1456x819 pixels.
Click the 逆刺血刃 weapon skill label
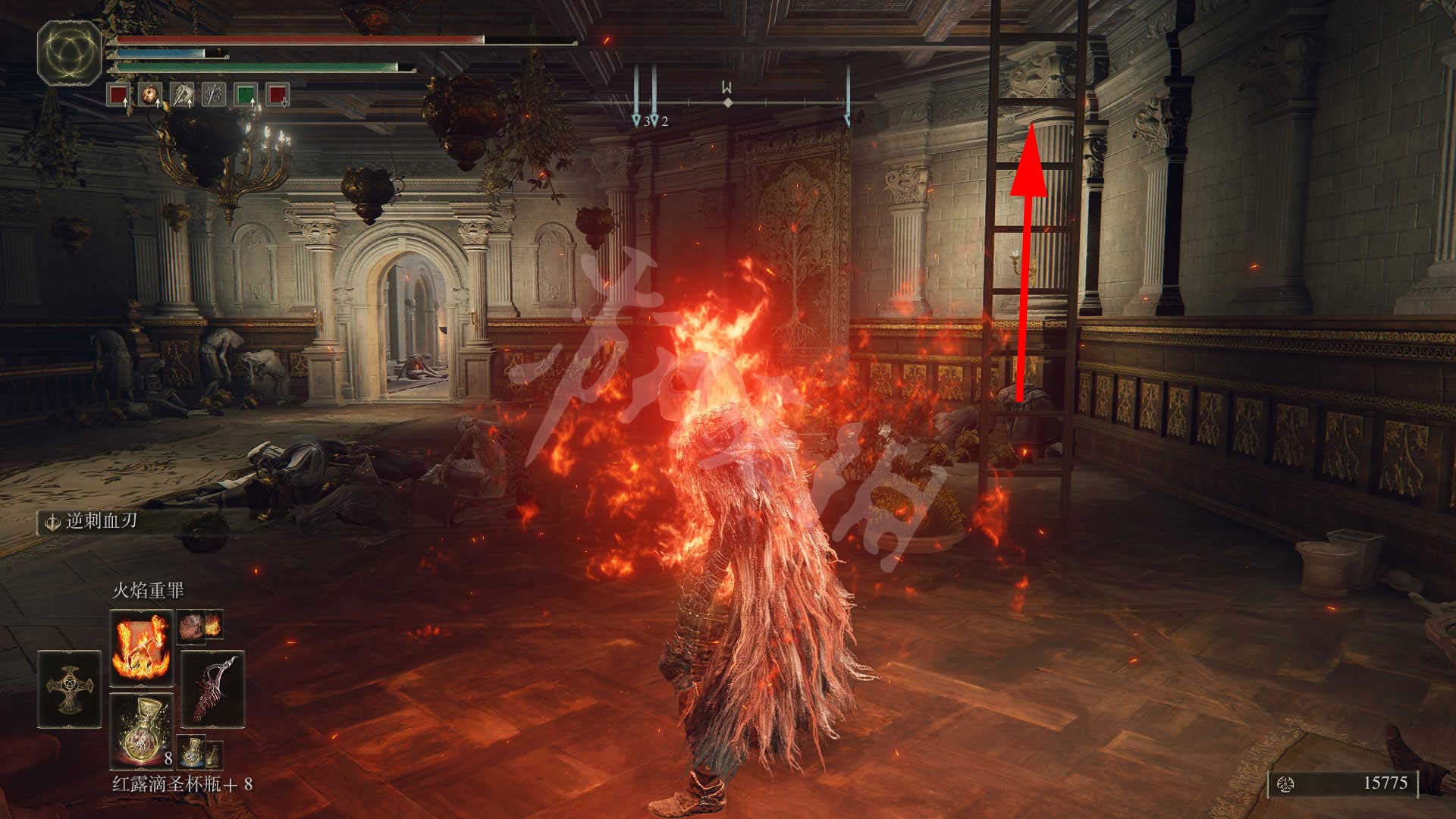pos(100,521)
